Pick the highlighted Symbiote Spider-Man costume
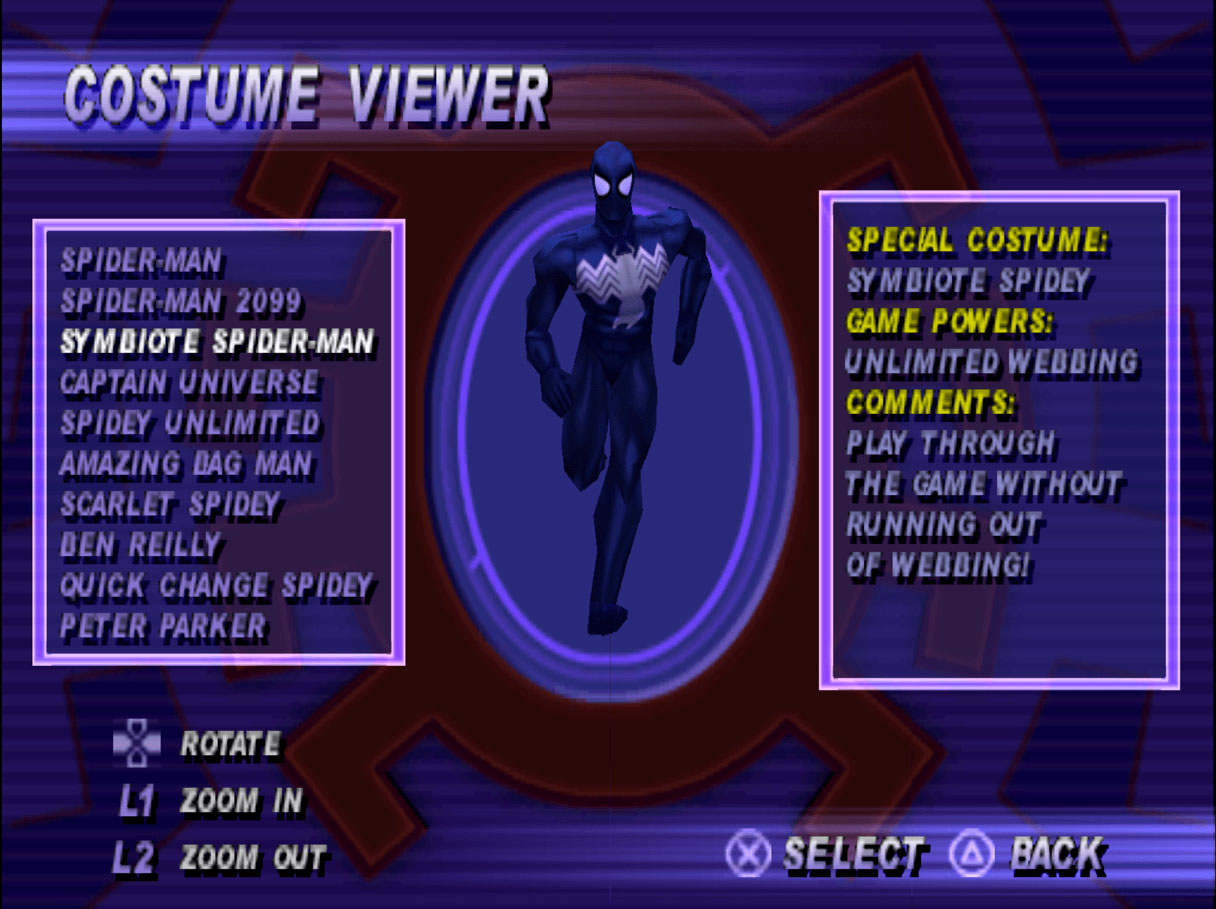Screen dimensions: 1216x909 [x=217, y=342]
